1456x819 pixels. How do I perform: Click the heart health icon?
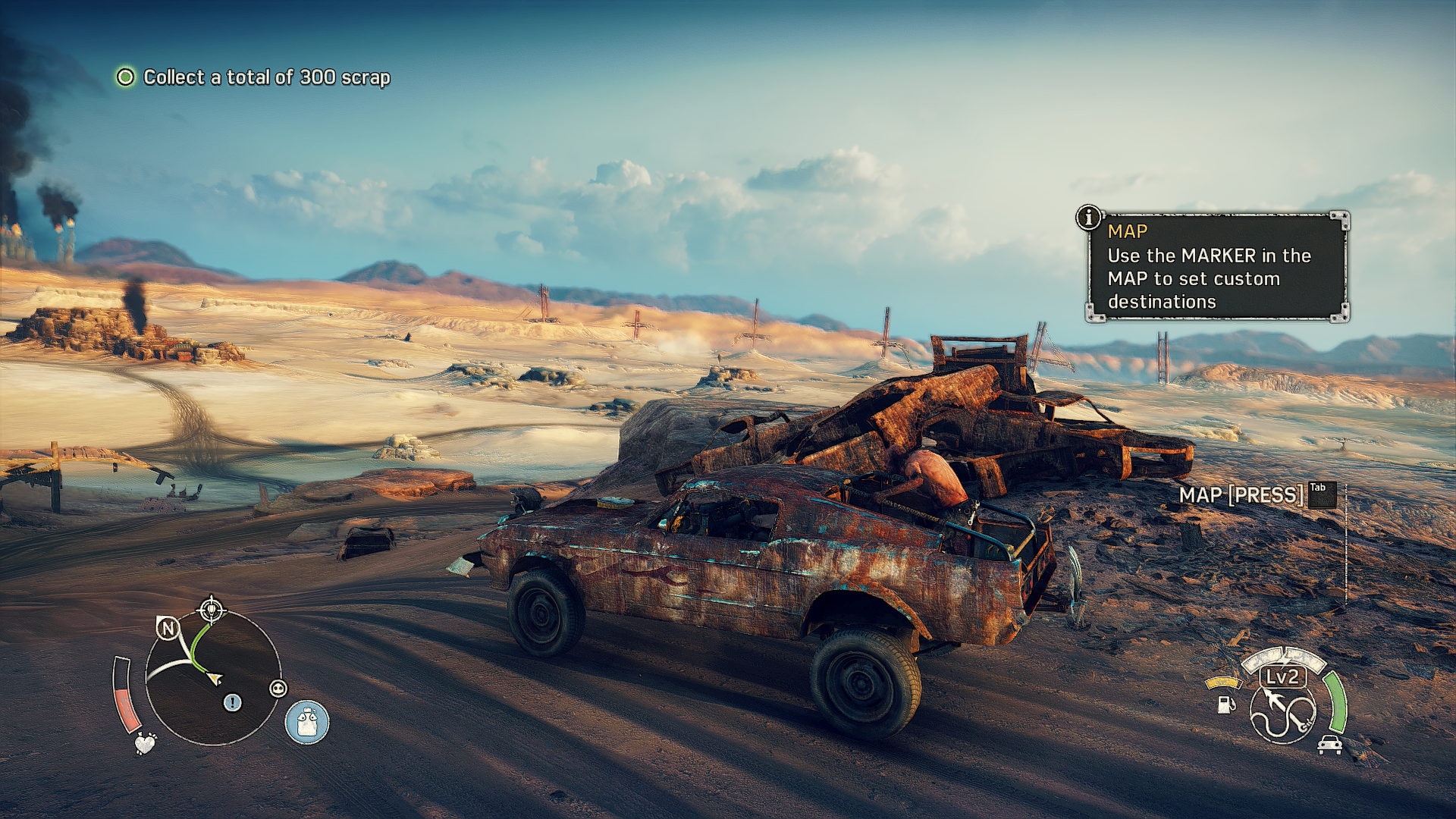coord(144,743)
